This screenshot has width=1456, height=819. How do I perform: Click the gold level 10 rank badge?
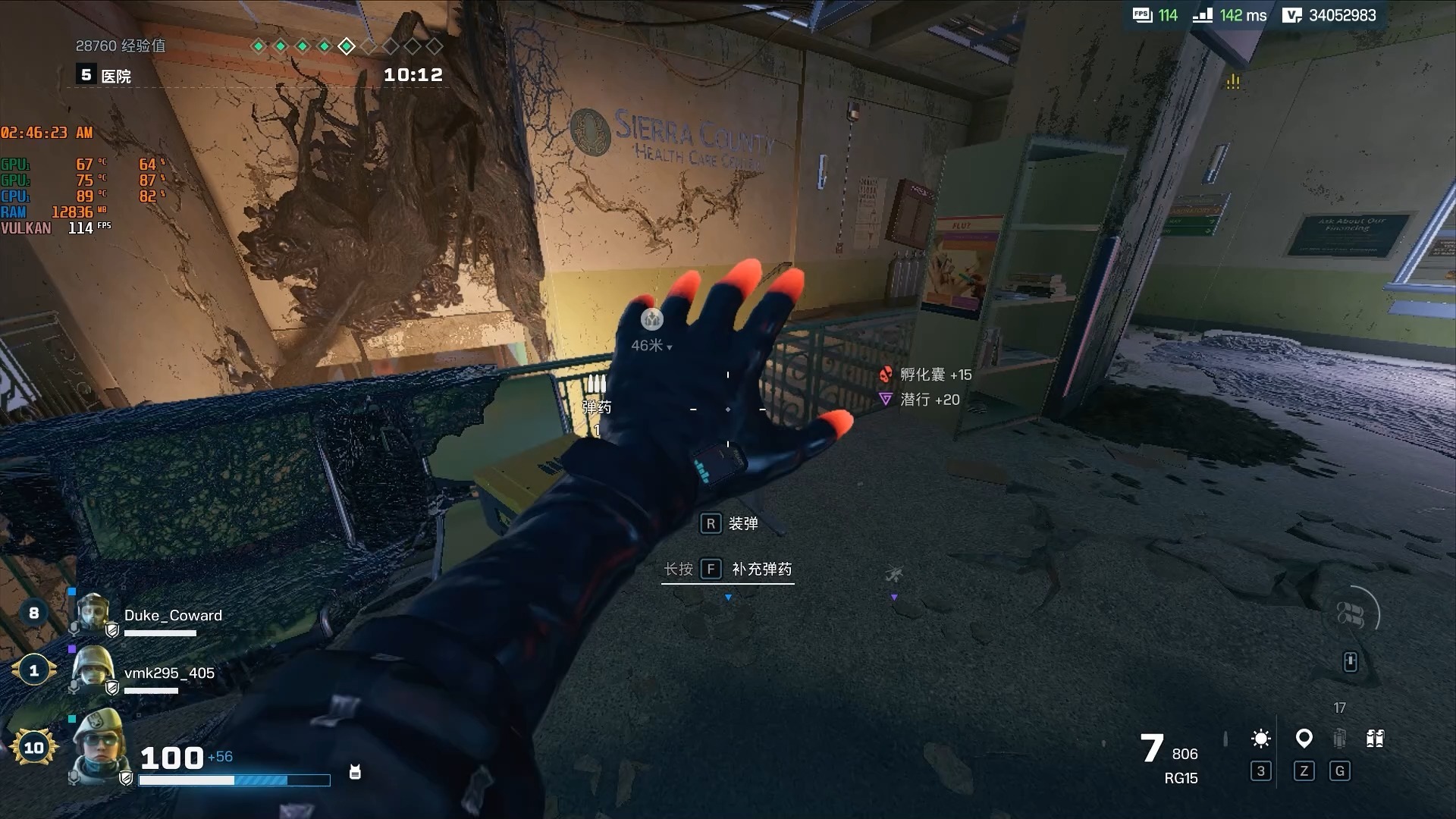[x=33, y=748]
